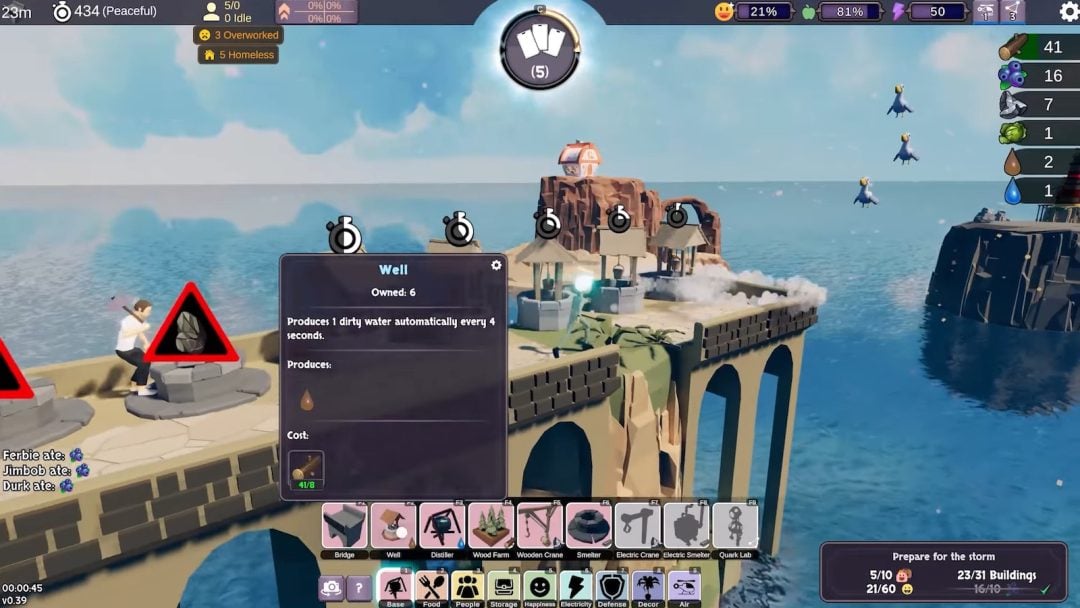The width and height of the screenshot is (1080, 608).
Task: Pick the Wood Farm building
Action: [x=491, y=526]
